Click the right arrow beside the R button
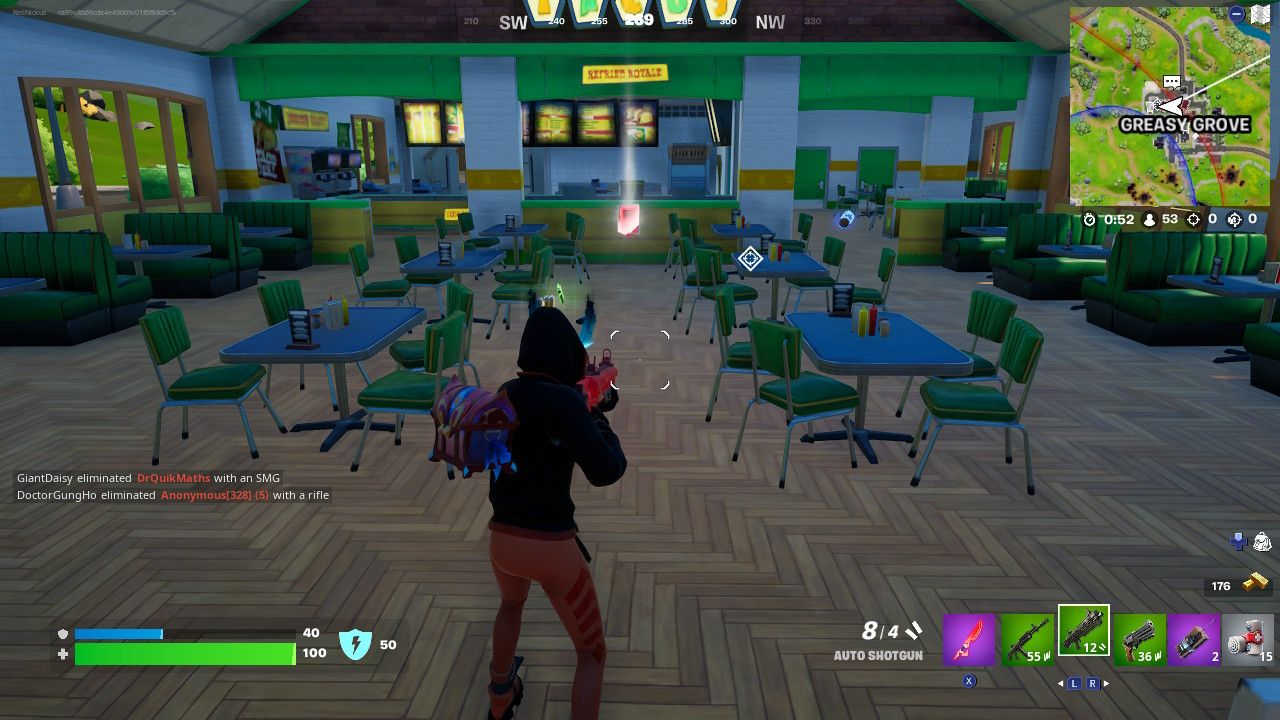Screen dimensions: 1280x720 pos(1107,682)
